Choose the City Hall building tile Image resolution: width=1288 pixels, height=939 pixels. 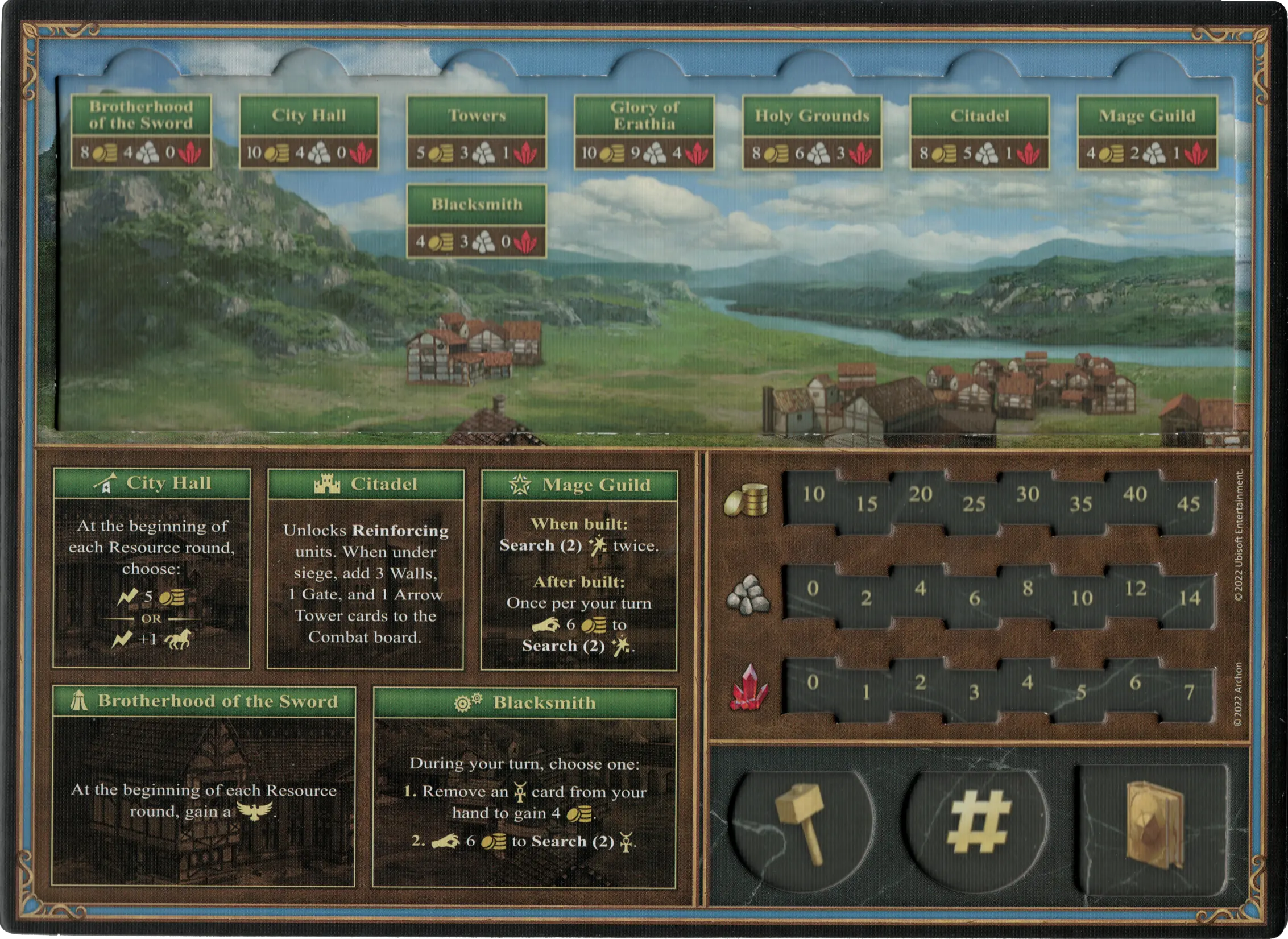pyautogui.click(x=309, y=132)
